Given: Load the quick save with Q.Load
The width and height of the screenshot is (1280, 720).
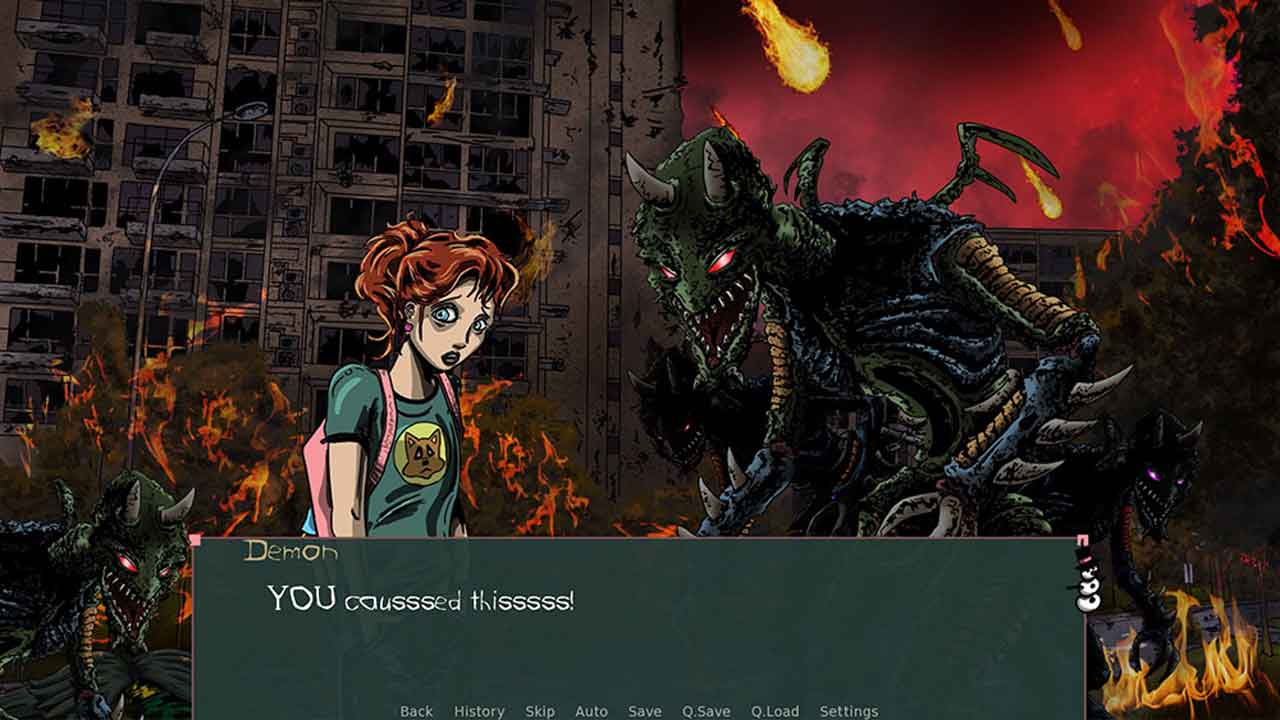Looking at the screenshot, I should click(x=775, y=711).
